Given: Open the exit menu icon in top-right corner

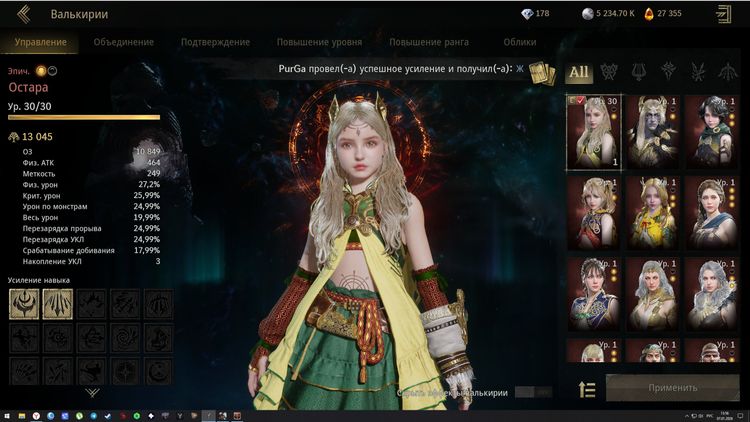Looking at the screenshot, I should [x=723, y=14].
